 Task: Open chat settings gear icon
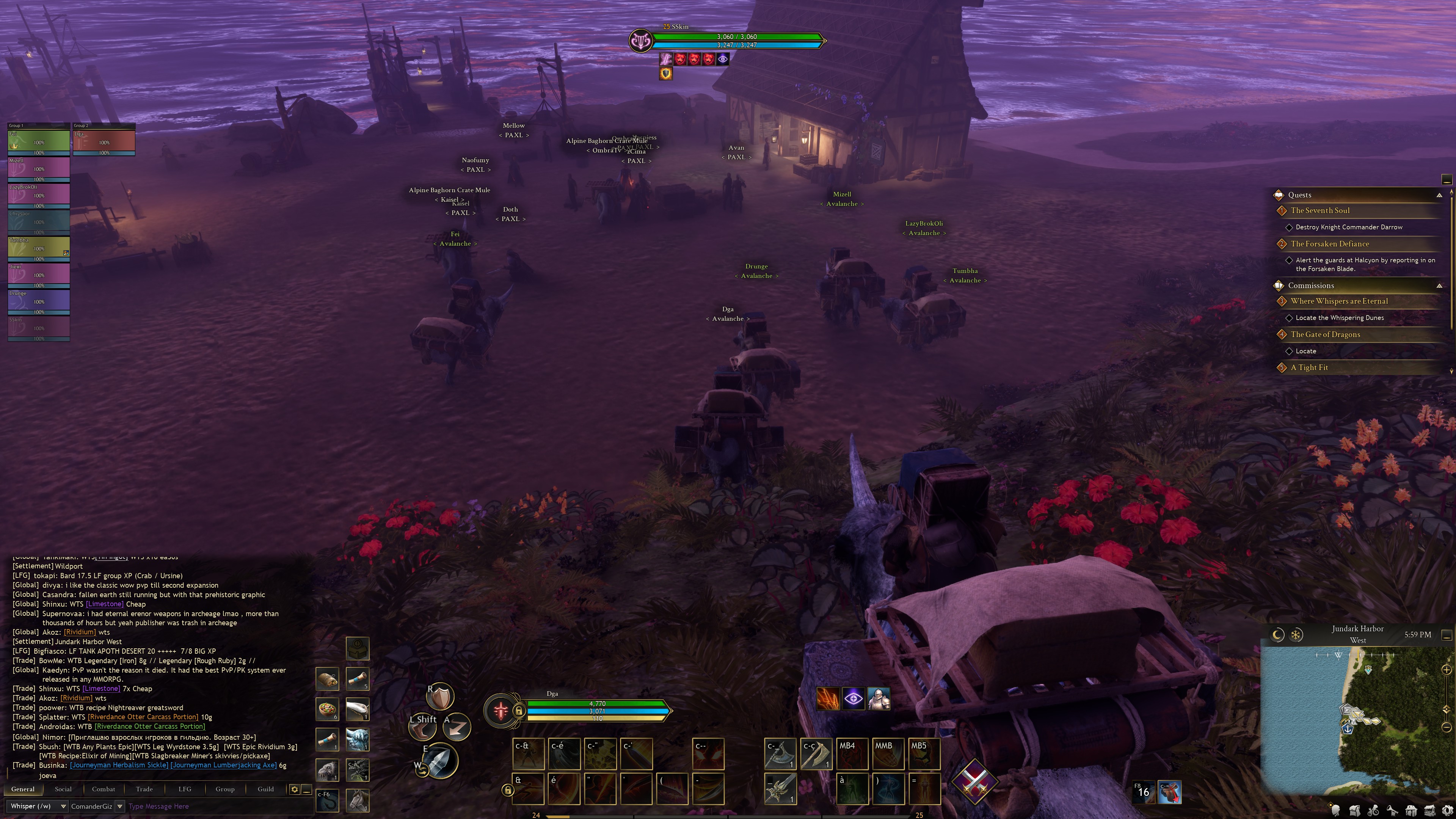[x=295, y=789]
